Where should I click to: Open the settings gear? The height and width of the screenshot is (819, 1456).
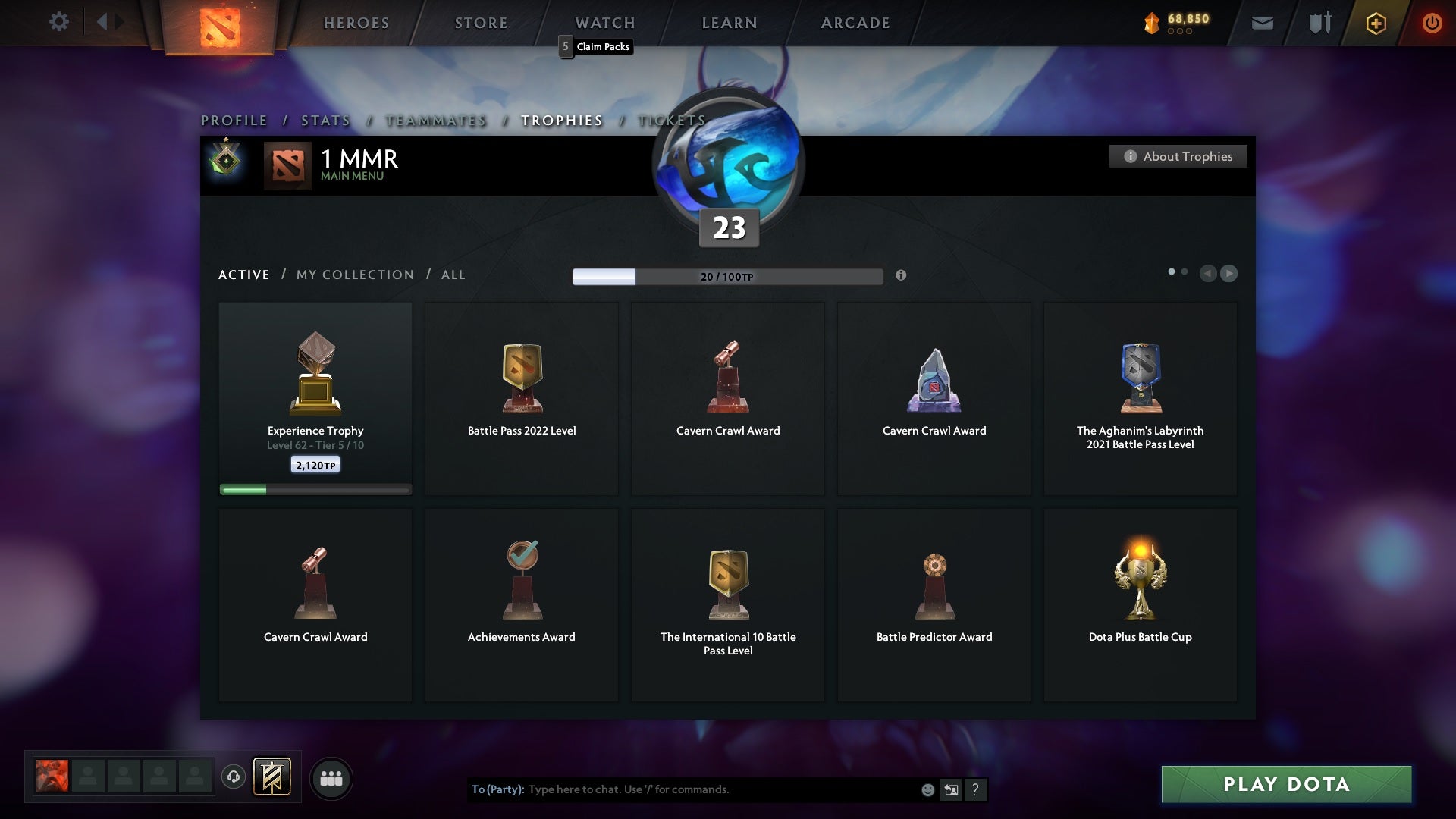(59, 21)
